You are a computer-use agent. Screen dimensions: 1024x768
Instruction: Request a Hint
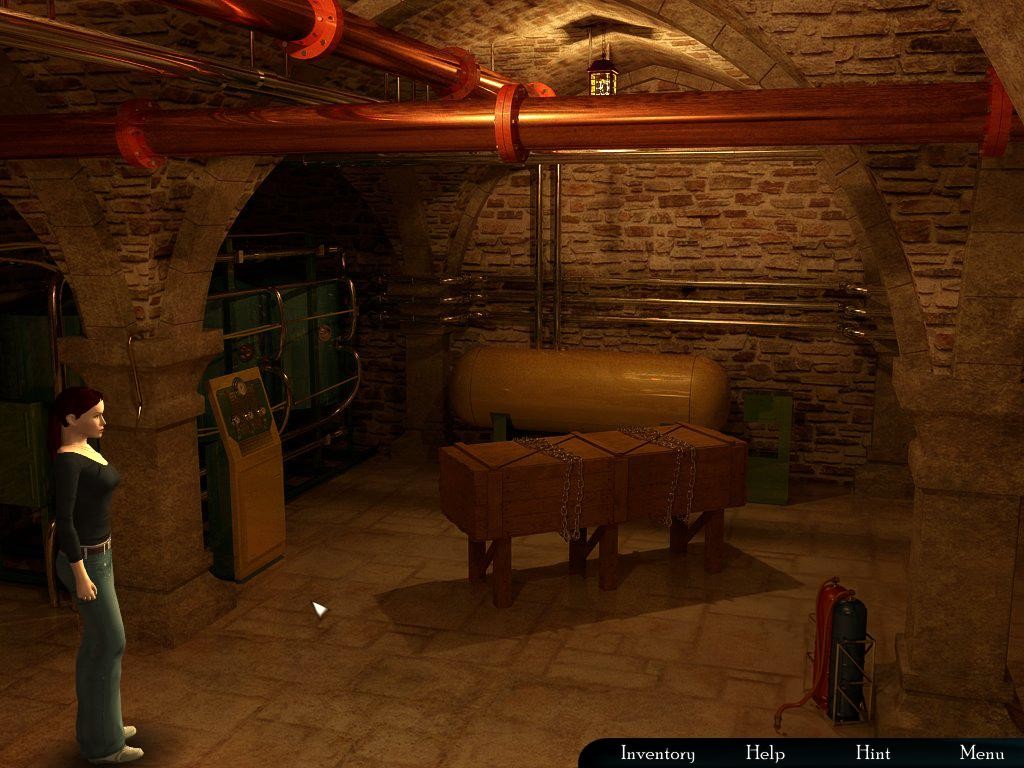[873, 753]
